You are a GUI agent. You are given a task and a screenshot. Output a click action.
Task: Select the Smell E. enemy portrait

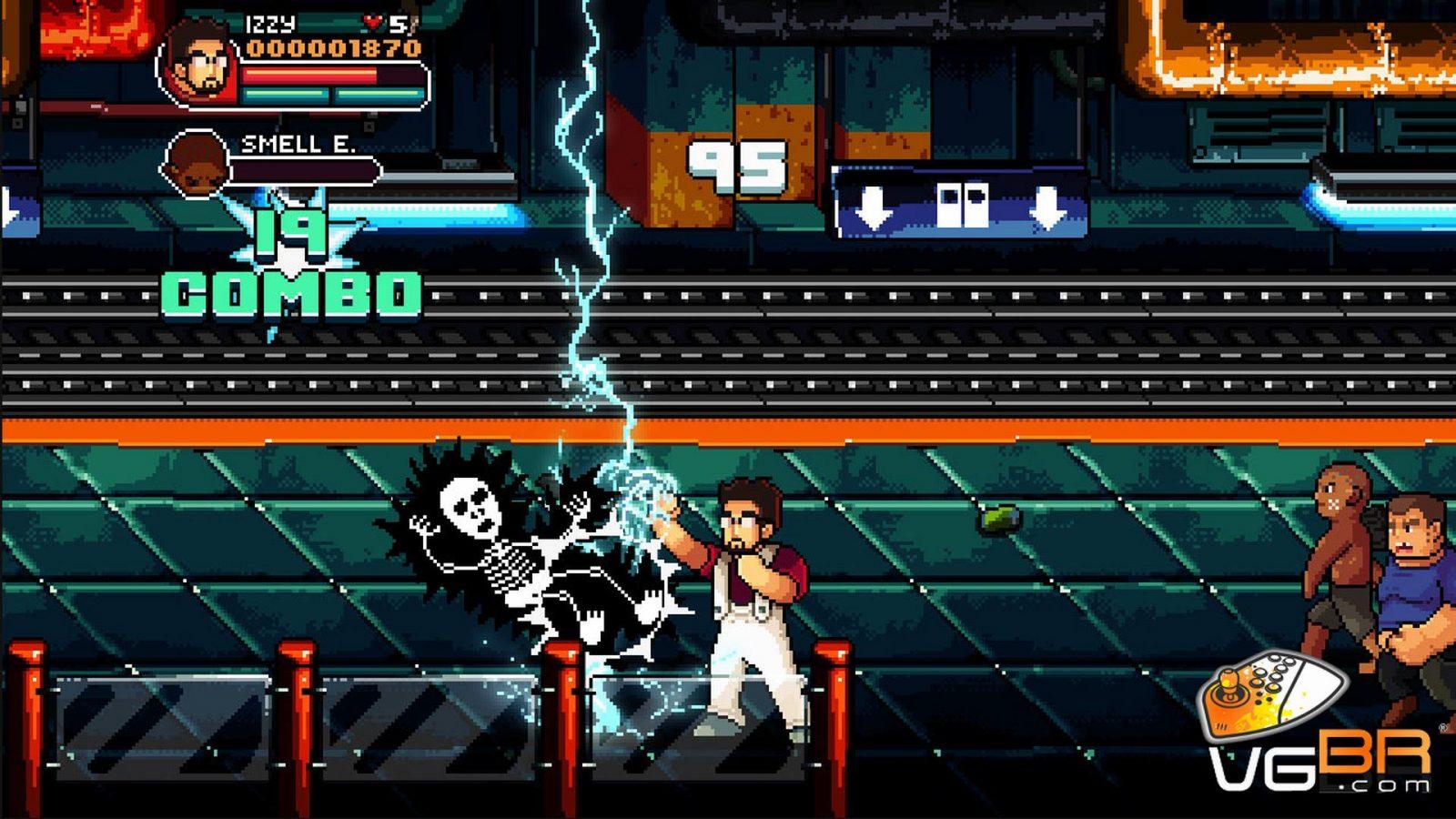tap(195, 164)
